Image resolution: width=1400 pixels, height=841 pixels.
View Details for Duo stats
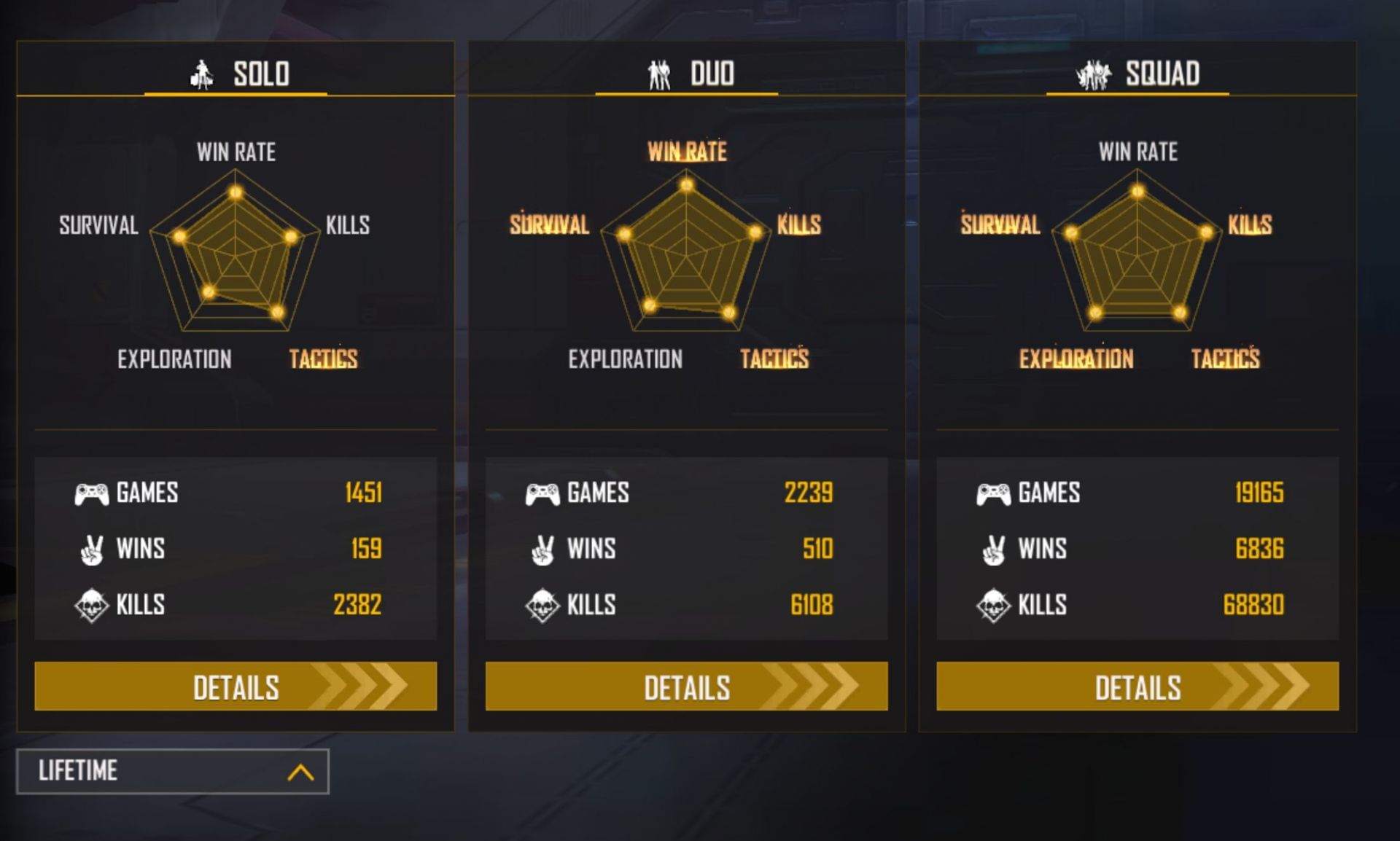coord(686,687)
